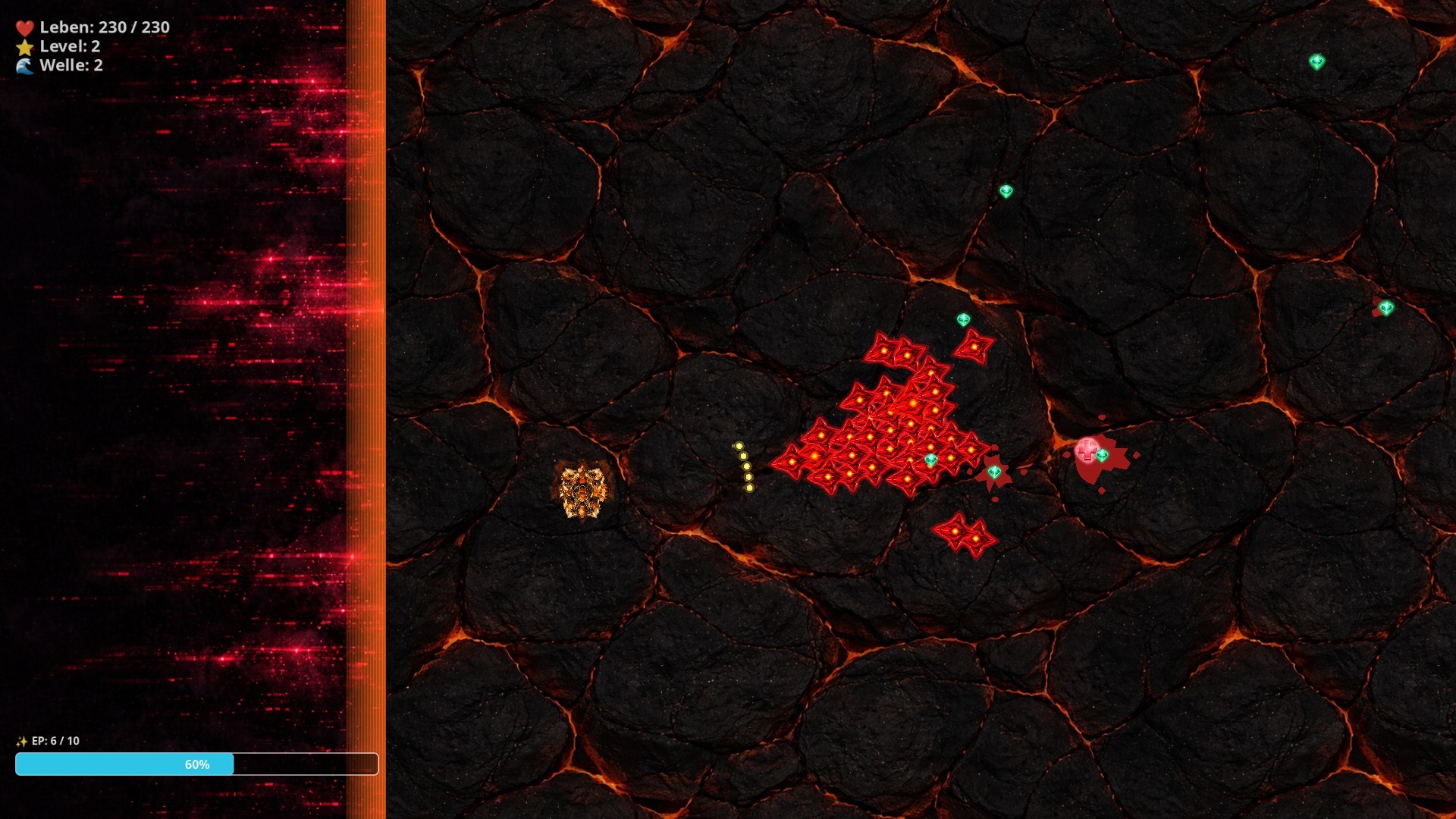
Task: Click the Leben: 230 / 230 text
Action: (106, 27)
